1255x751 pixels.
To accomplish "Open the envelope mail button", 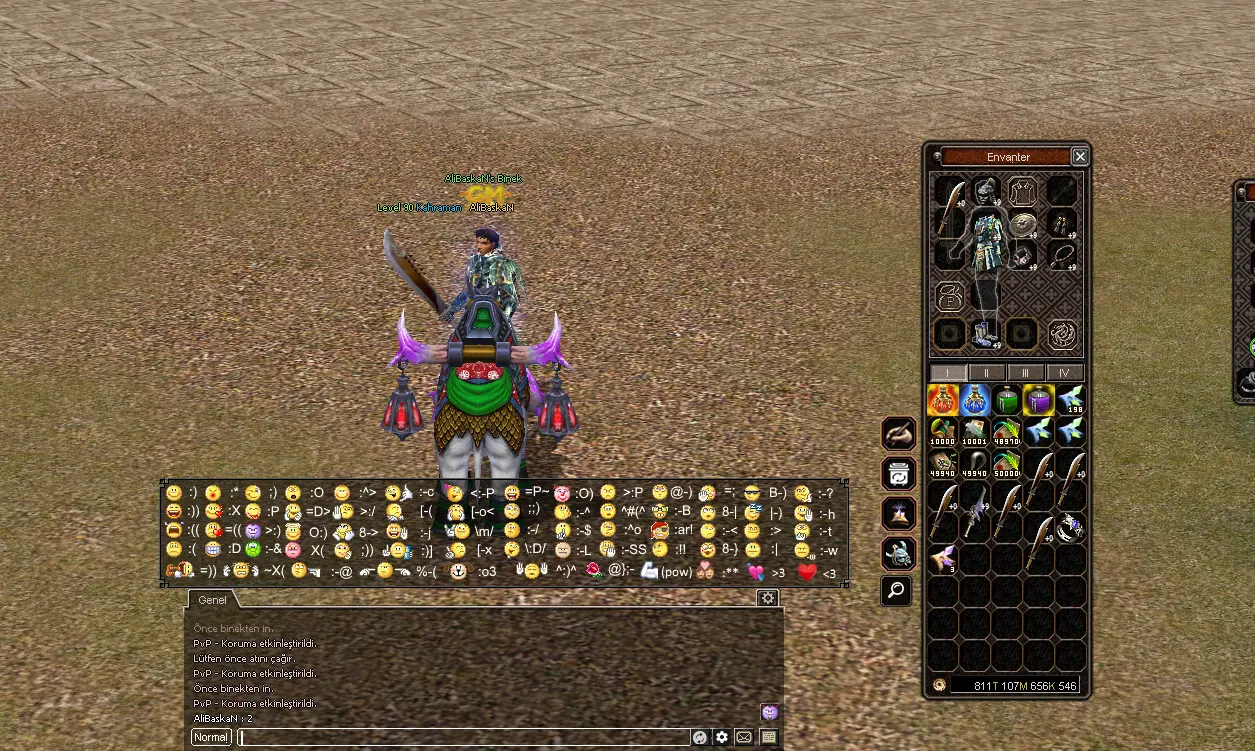I will click(744, 737).
